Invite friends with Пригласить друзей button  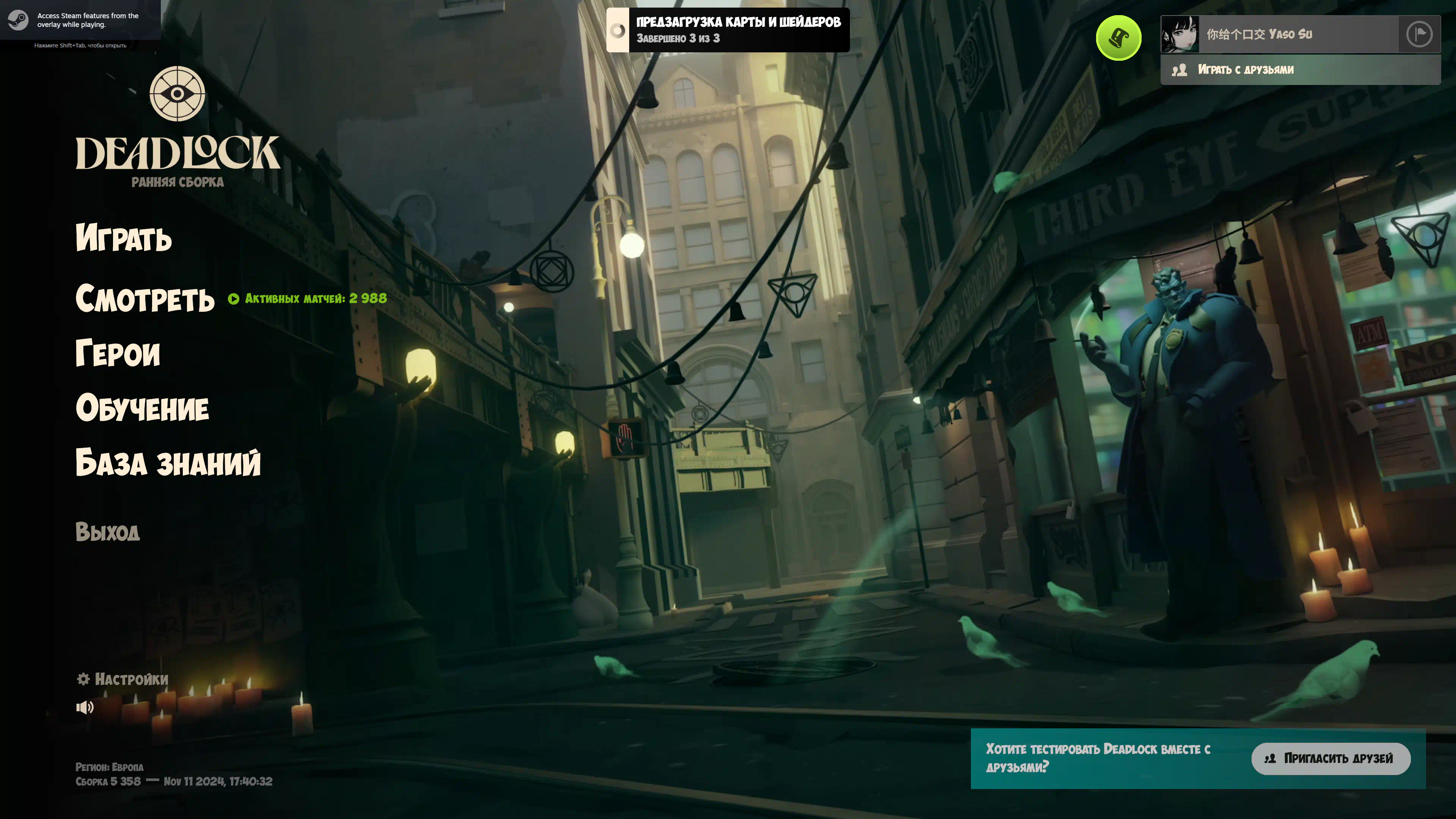click(x=1330, y=758)
